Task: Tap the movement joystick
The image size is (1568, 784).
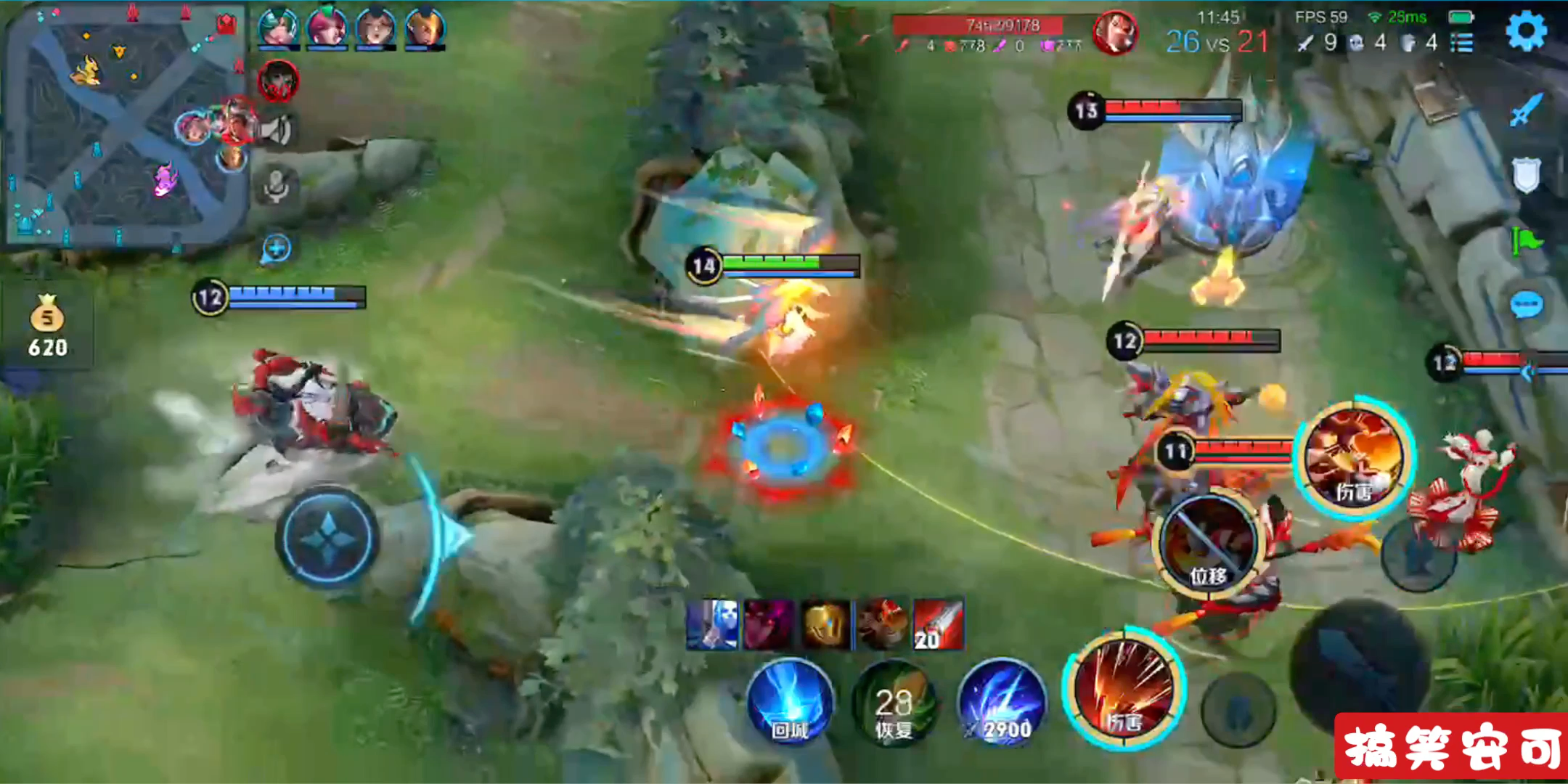Action: pyautogui.click(x=328, y=537)
